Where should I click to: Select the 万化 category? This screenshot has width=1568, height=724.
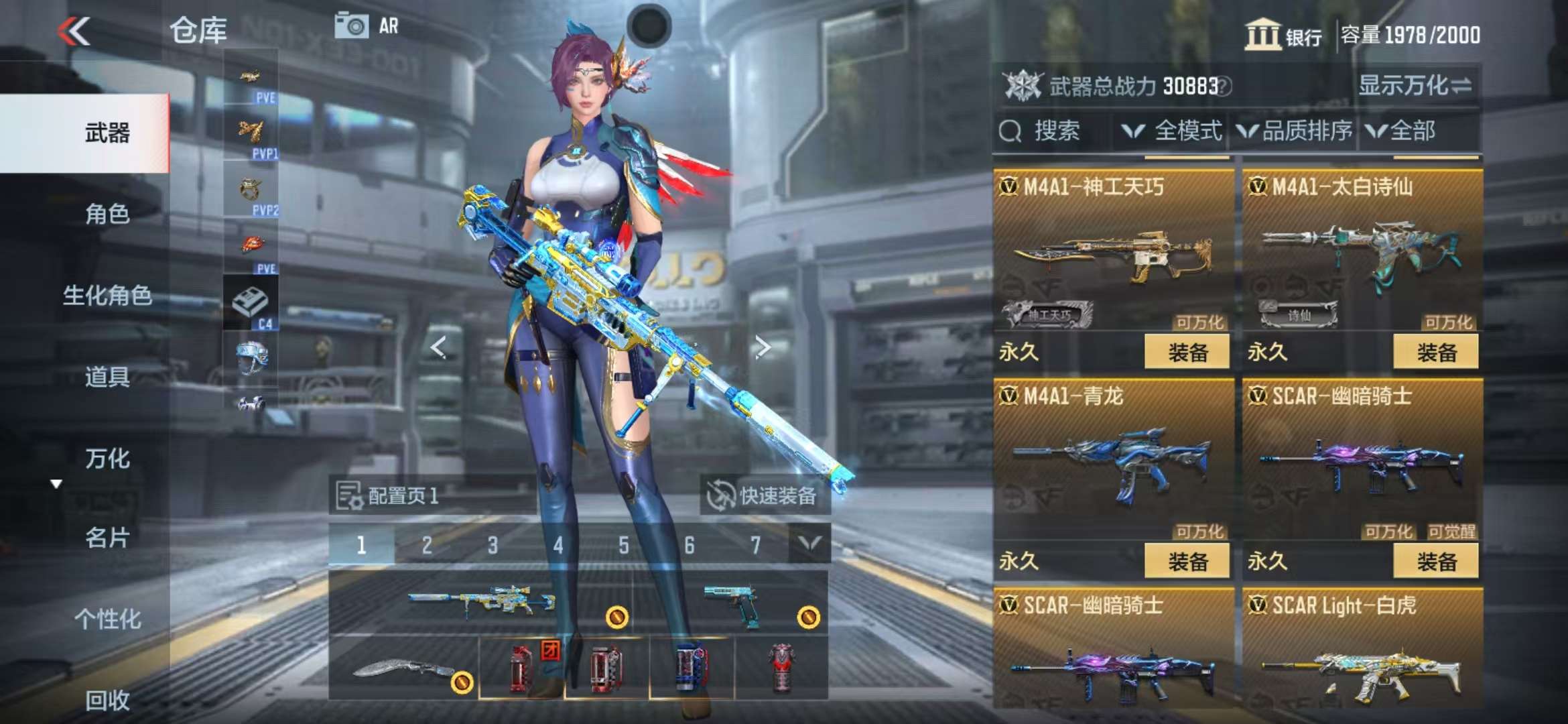click(107, 459)
